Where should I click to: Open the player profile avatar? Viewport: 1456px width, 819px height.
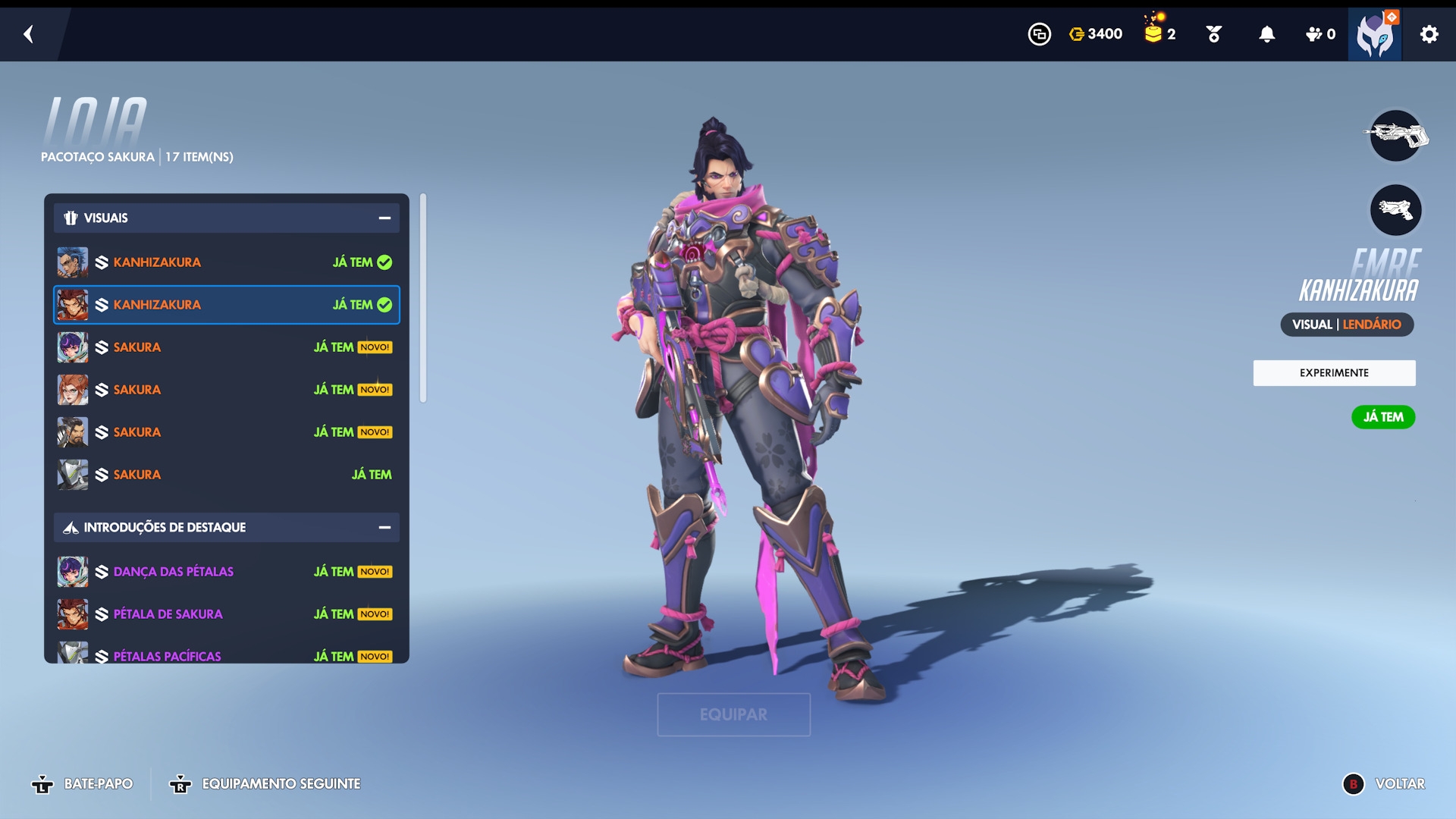coord(1374,35)
